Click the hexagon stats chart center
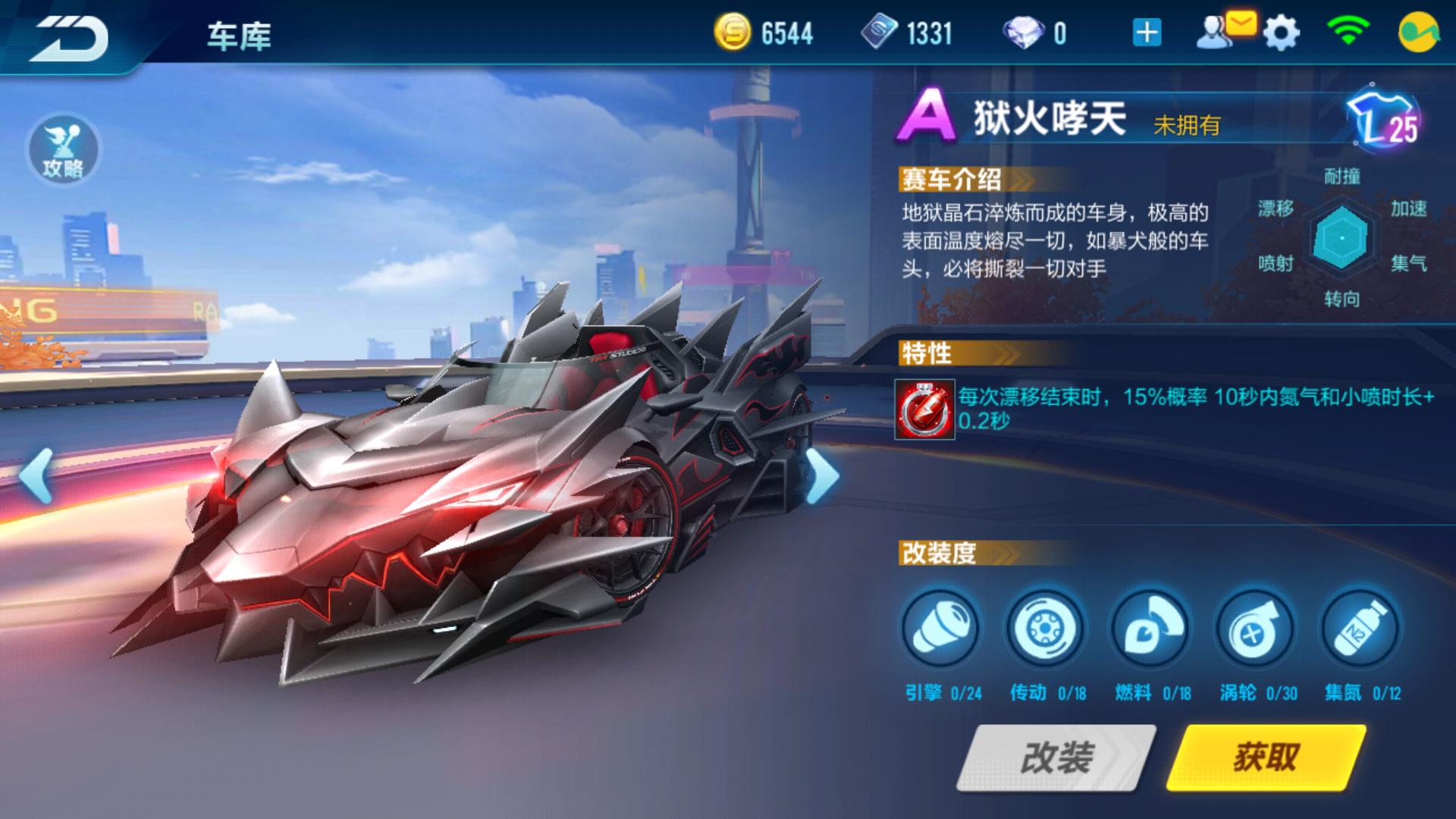 click(x=1342, y=239)
